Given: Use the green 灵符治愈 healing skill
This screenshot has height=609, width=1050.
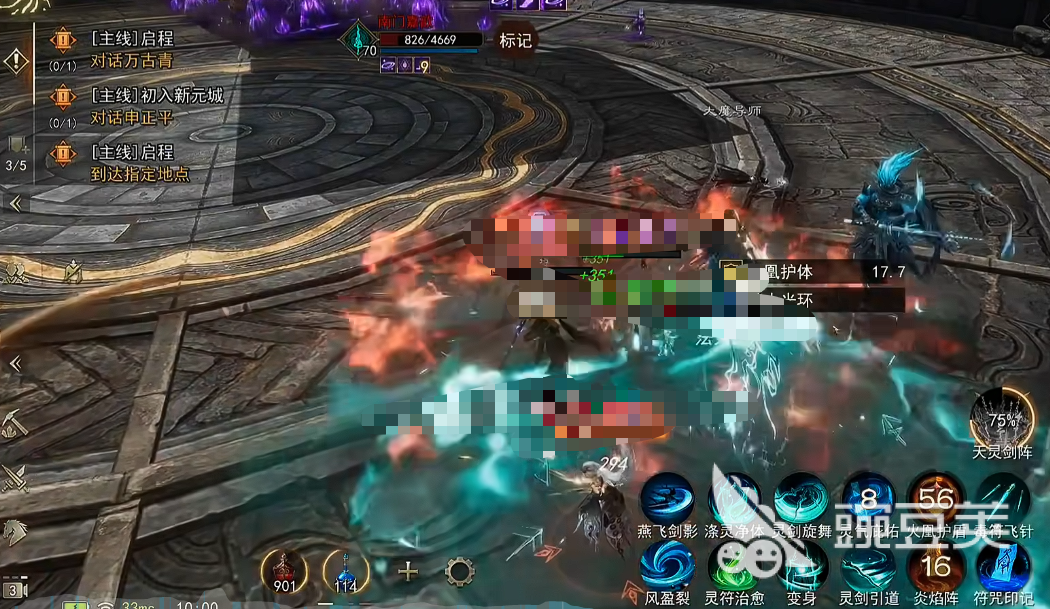Looking at the screenshot, I should [x=735, y=566].
